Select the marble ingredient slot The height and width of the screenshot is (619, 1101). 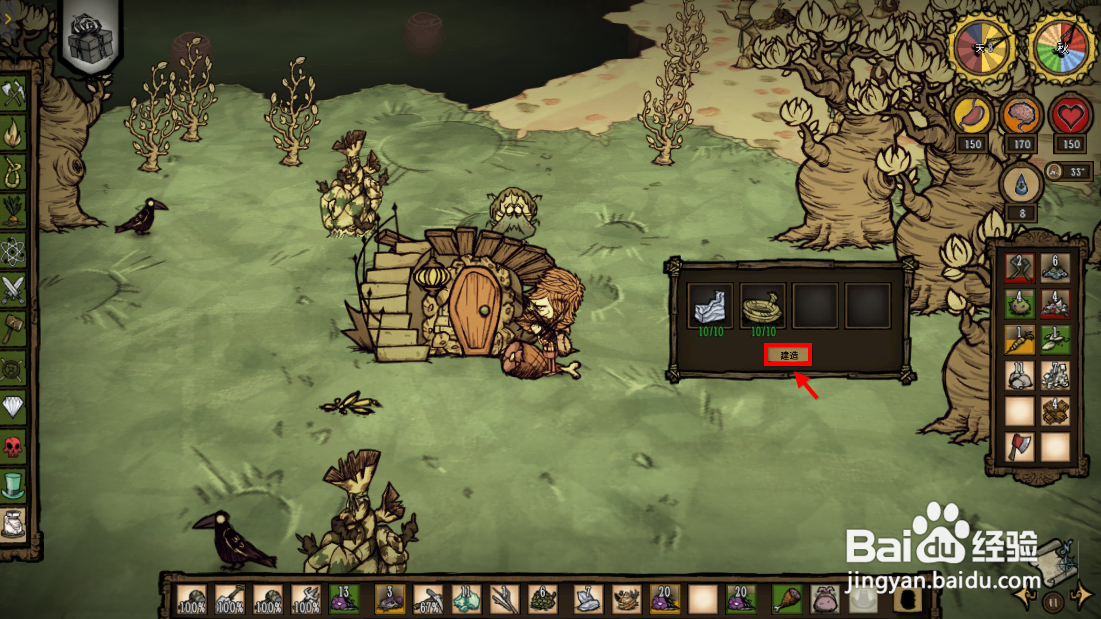pyautogui.click(x=712, y=305)
